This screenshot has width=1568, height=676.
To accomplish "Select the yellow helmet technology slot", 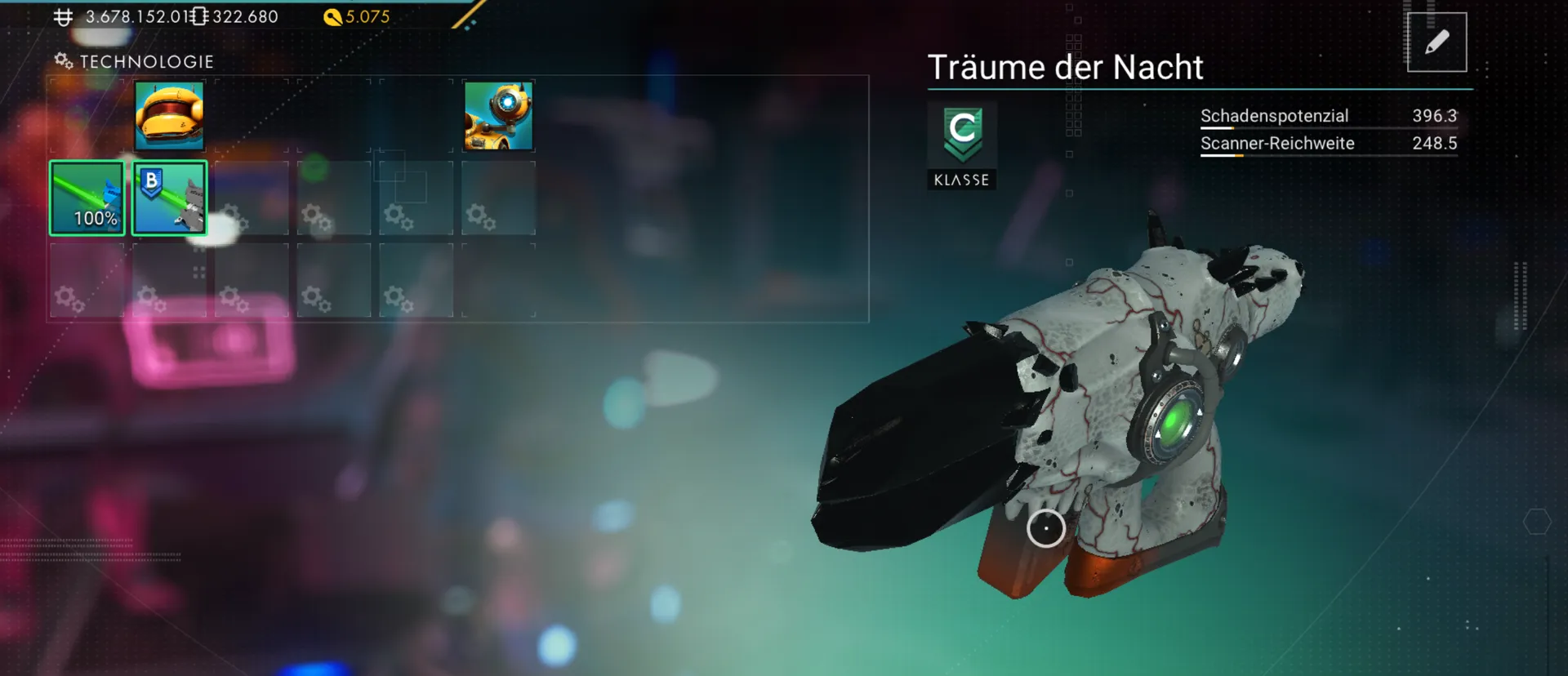I will (169, 116).
